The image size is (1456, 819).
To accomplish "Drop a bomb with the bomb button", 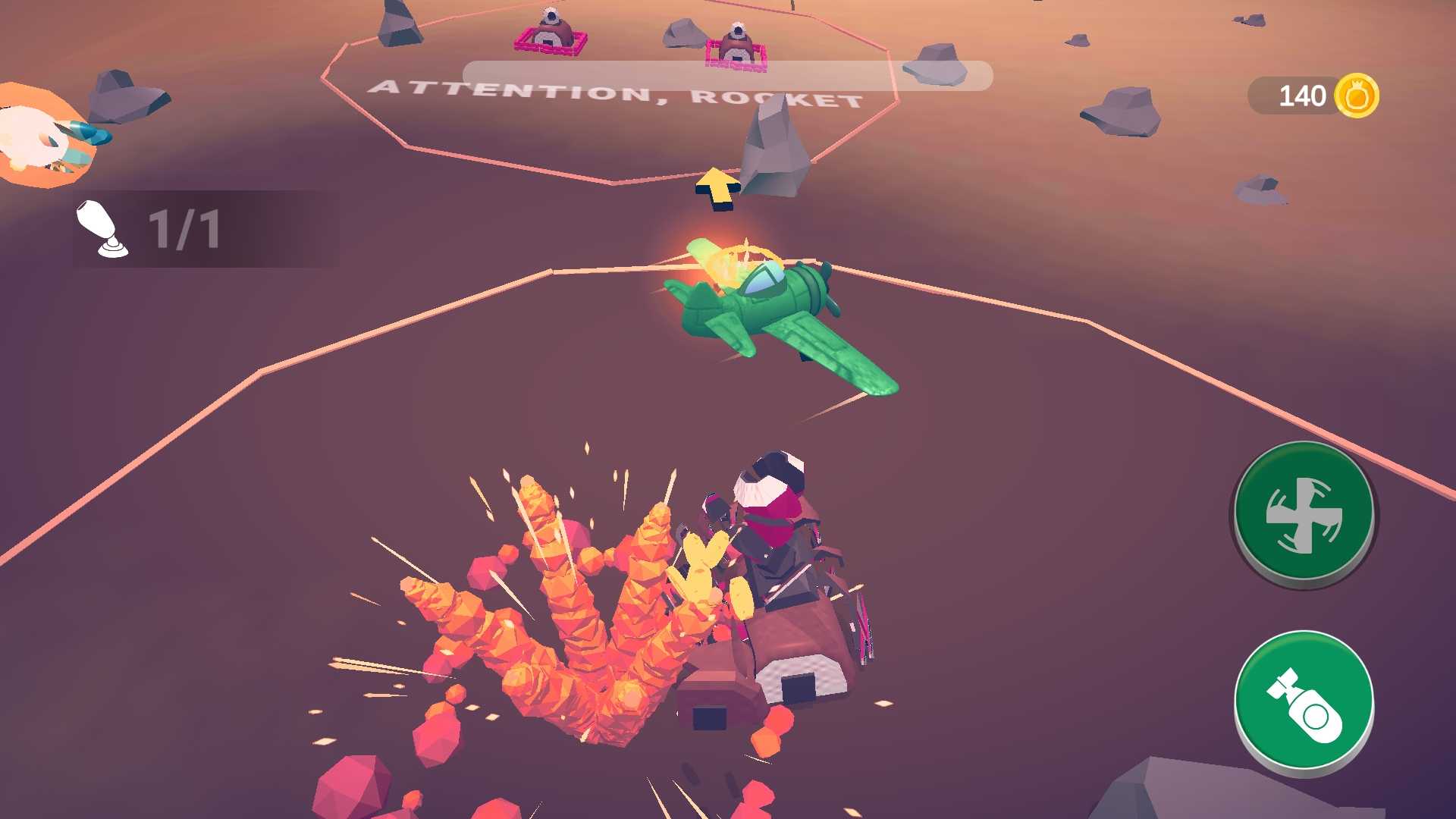I will point(1304,701).
